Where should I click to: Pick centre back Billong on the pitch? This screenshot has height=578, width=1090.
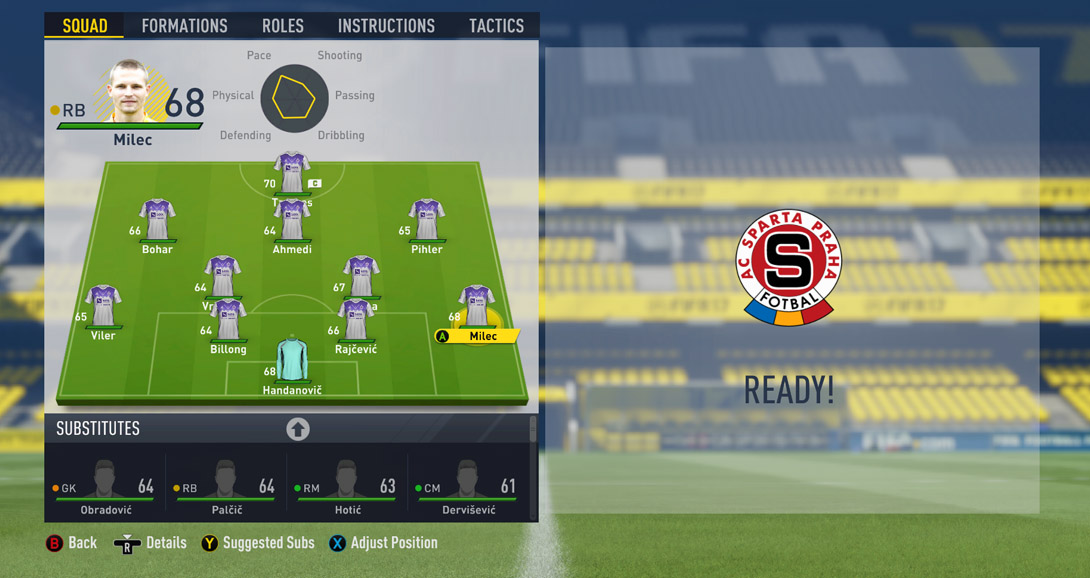coord(228,322)
